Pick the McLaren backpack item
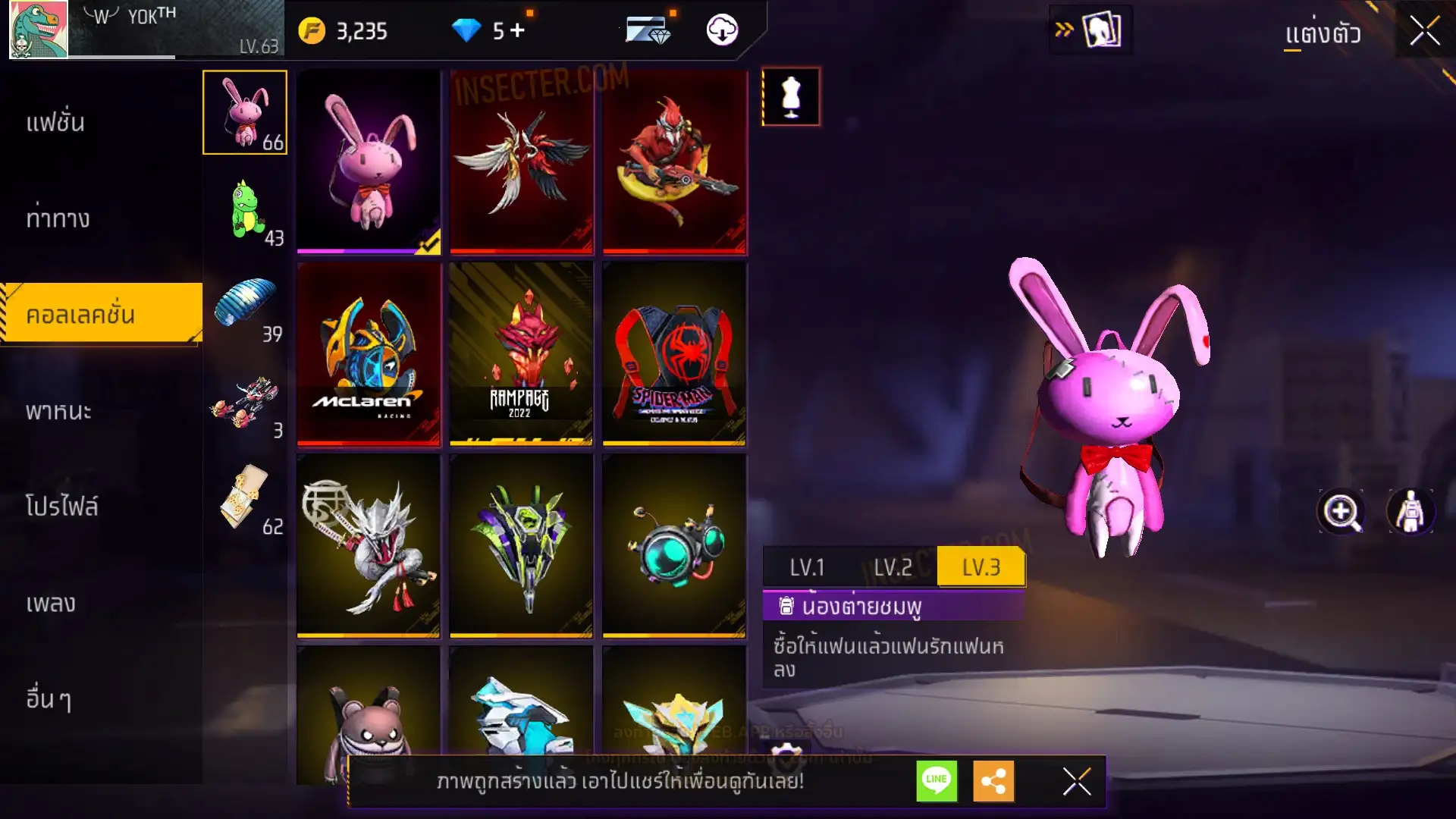The image size is (1456, 819). pos(369,353)
